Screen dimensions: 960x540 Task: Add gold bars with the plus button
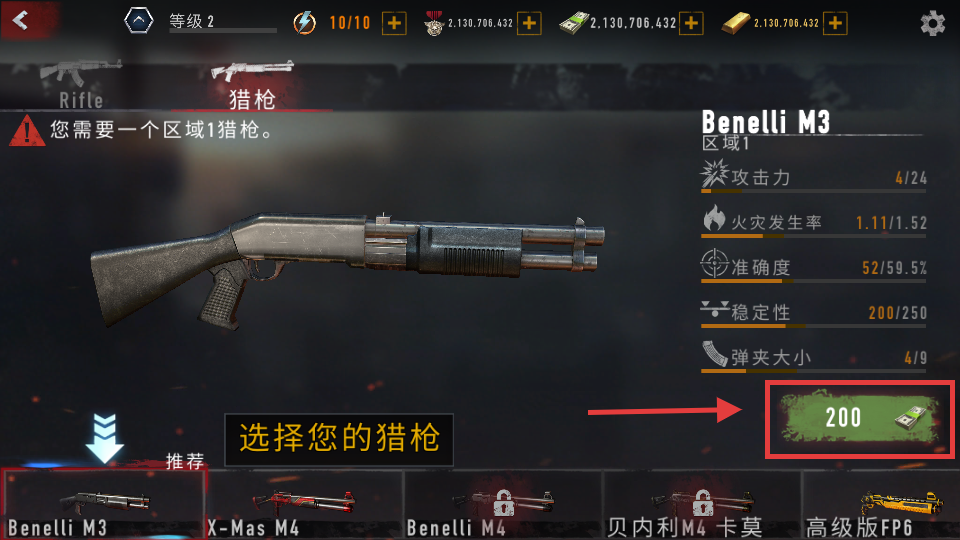click(836, 23)
